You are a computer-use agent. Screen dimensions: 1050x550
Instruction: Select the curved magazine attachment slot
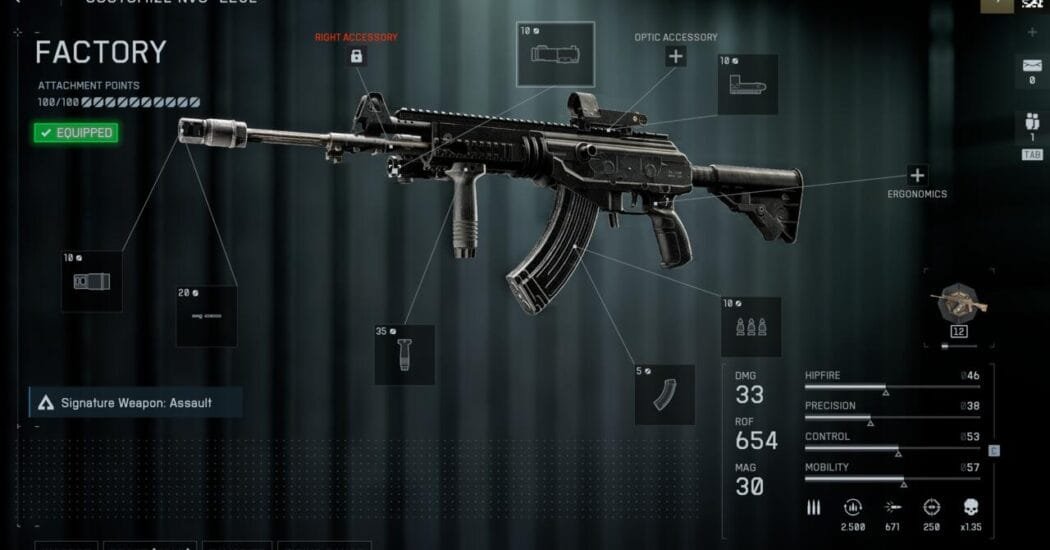(665, 394)
